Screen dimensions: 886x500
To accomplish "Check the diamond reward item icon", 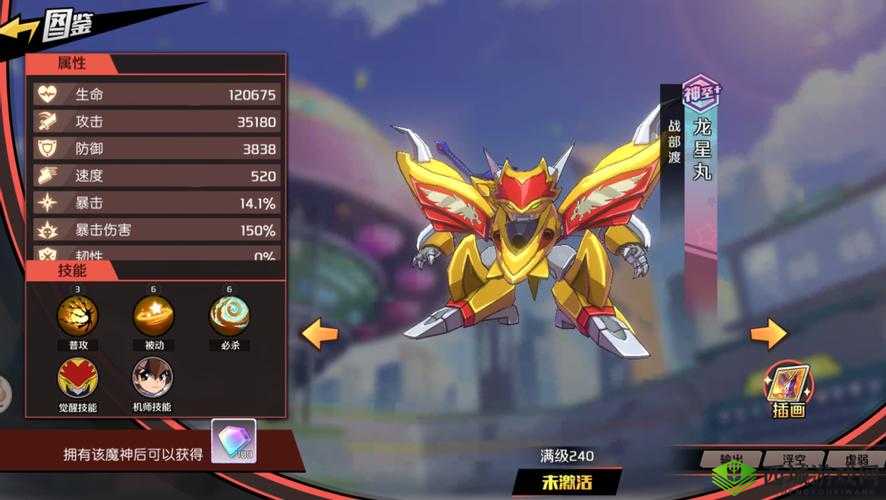I will click(233, 441).
